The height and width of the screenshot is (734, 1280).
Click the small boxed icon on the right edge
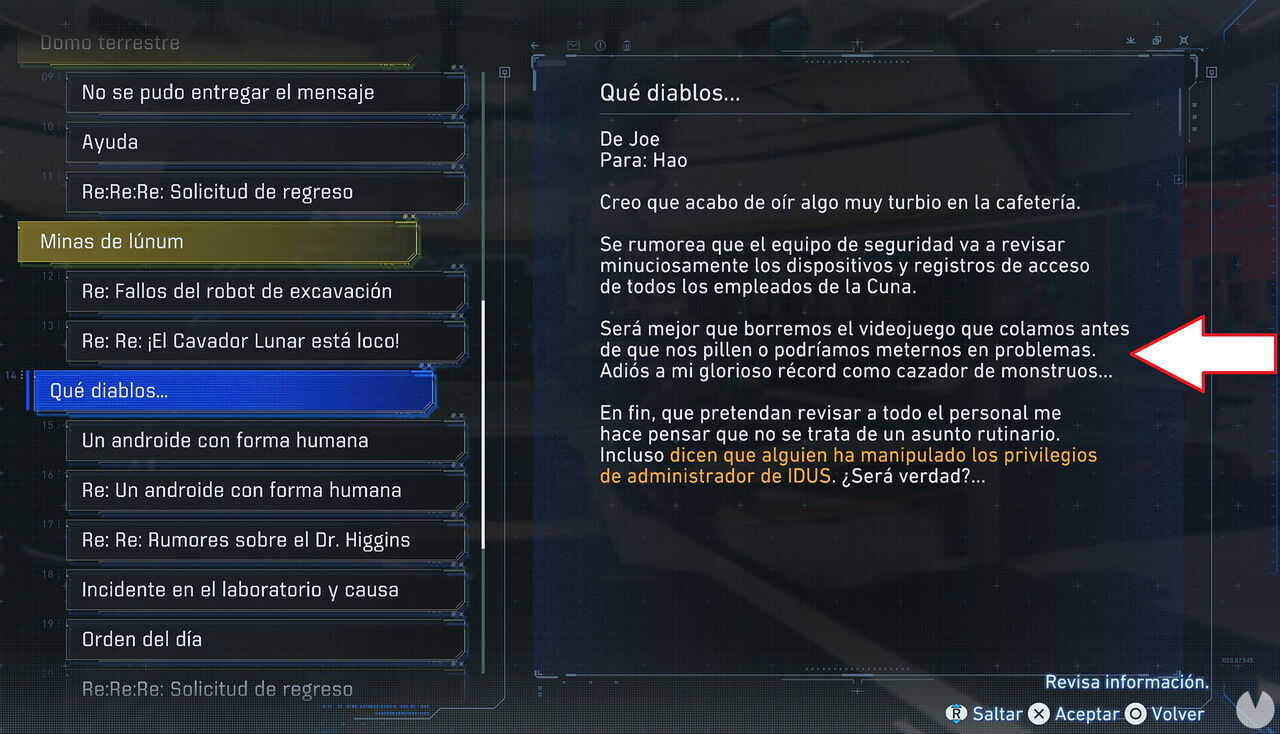[x=1210, y=72]
